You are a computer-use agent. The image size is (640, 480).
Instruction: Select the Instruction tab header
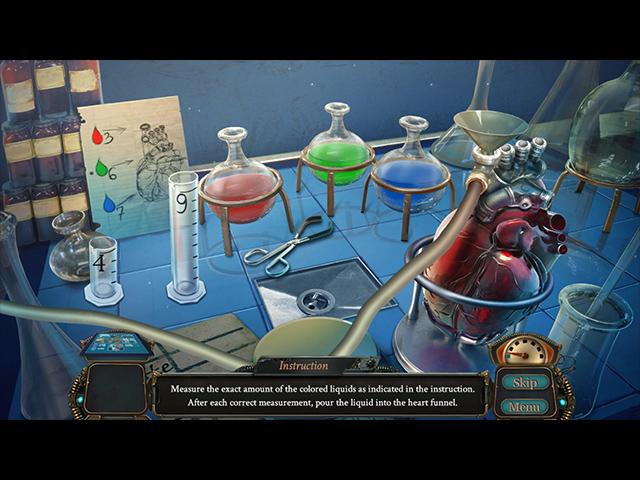(x=303, y=366)
